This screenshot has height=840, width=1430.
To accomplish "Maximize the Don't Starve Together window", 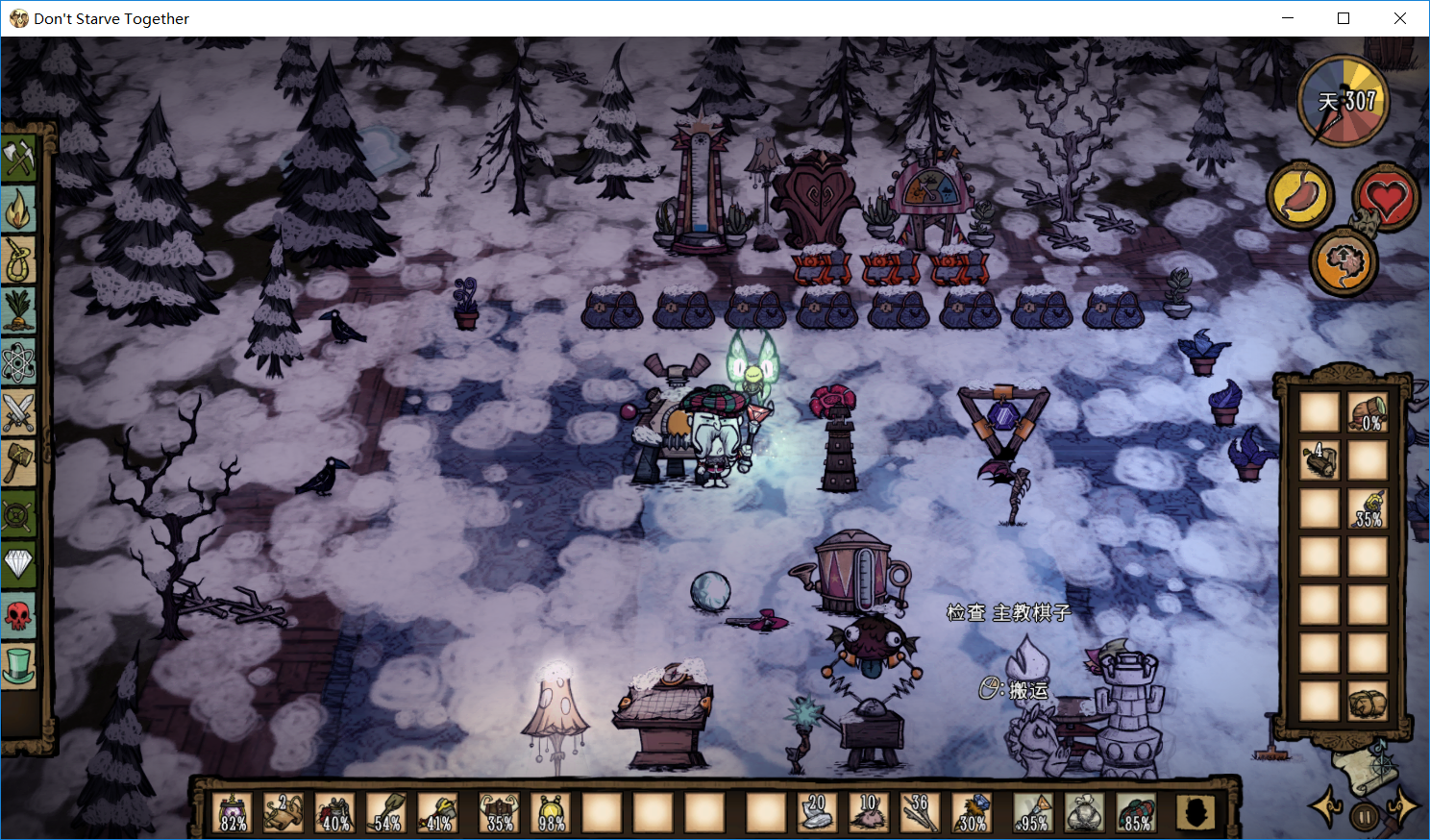I will [1344, 18].
